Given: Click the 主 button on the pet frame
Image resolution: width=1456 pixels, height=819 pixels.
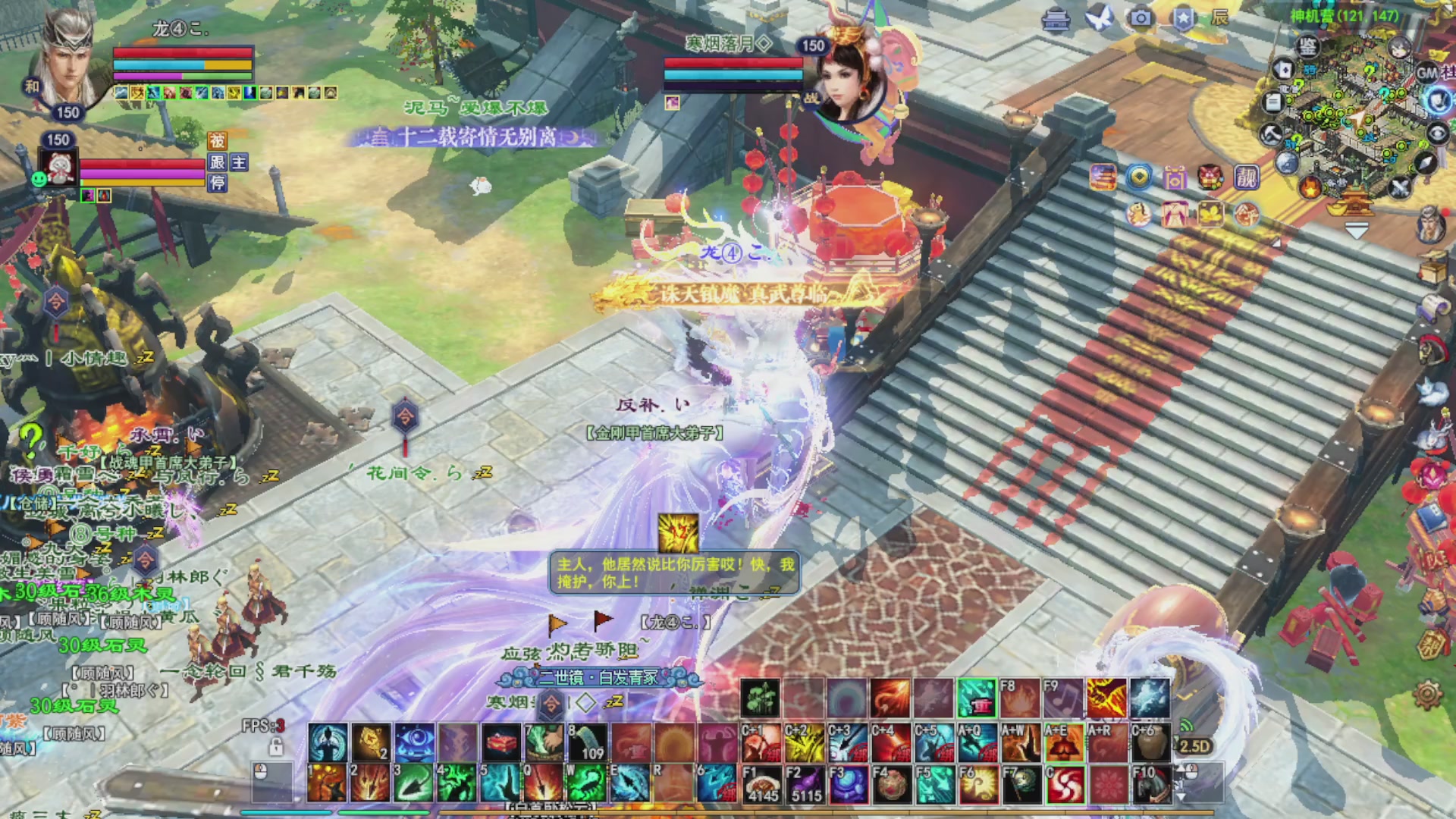Looking at the screenshot, I should pos(240,162).
